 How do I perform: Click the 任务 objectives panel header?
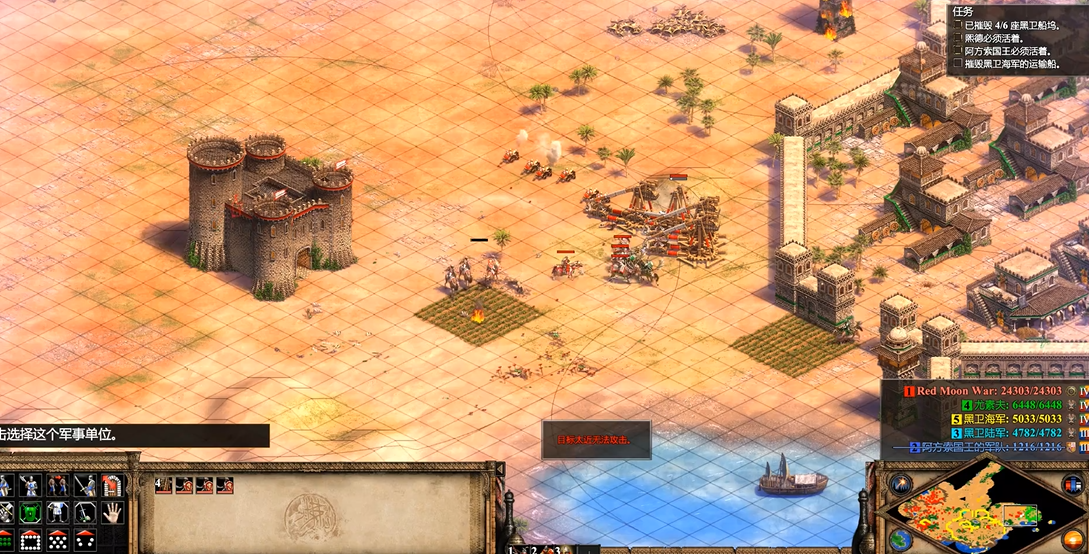tap(964, 10)
